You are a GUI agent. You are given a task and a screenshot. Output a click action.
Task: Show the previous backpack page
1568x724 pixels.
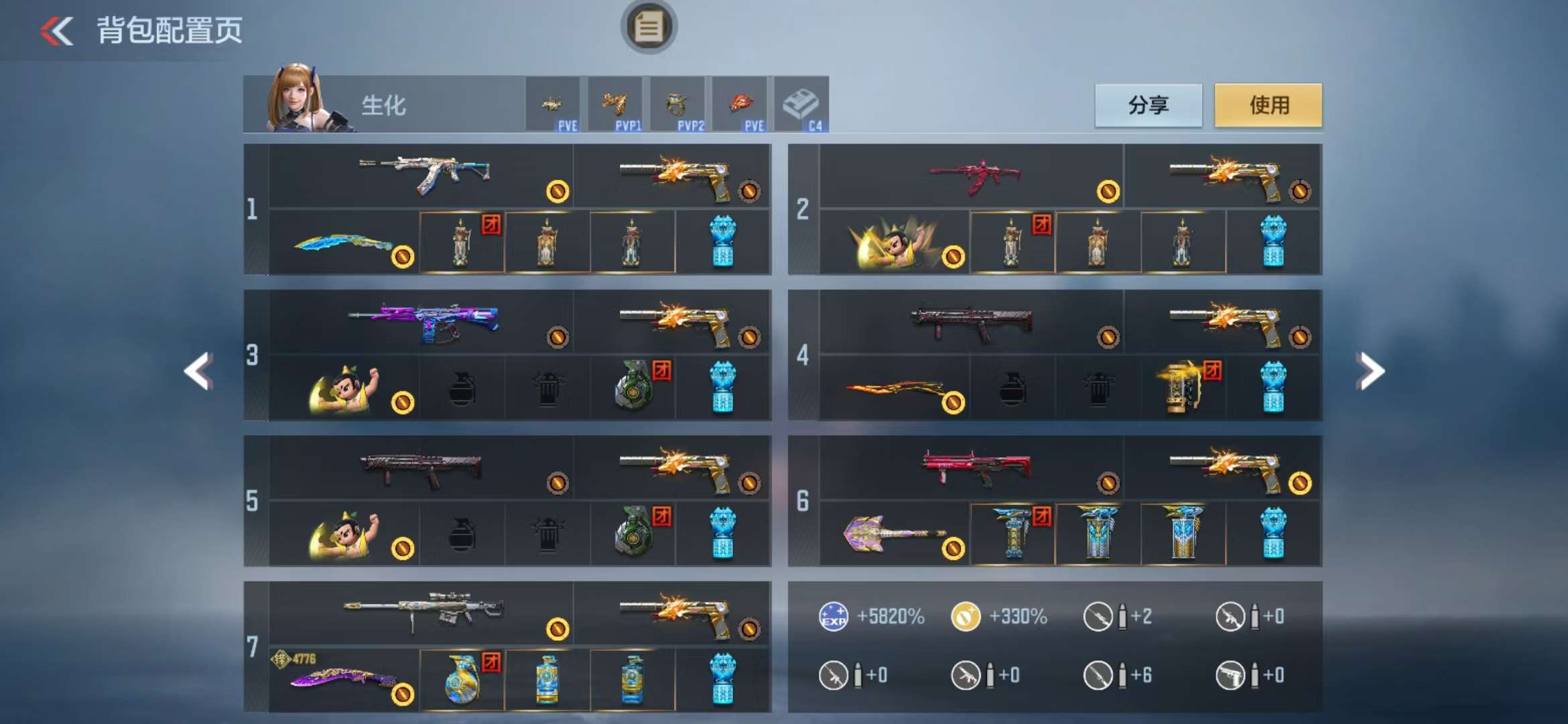click(x=199, y=371)
